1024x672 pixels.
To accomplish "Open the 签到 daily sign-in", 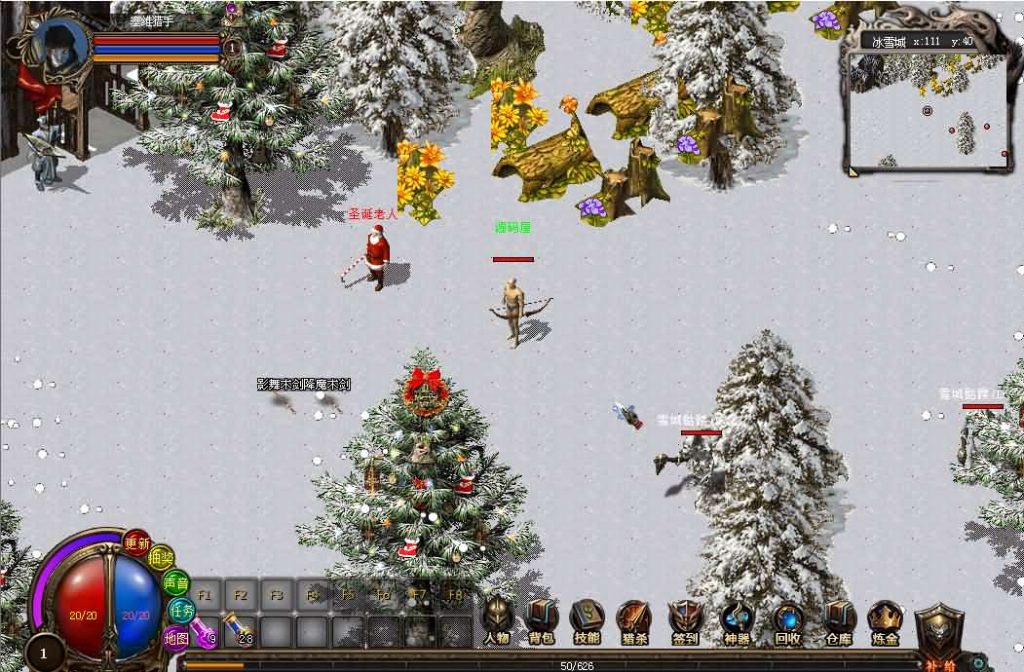I will coord(686,620).
